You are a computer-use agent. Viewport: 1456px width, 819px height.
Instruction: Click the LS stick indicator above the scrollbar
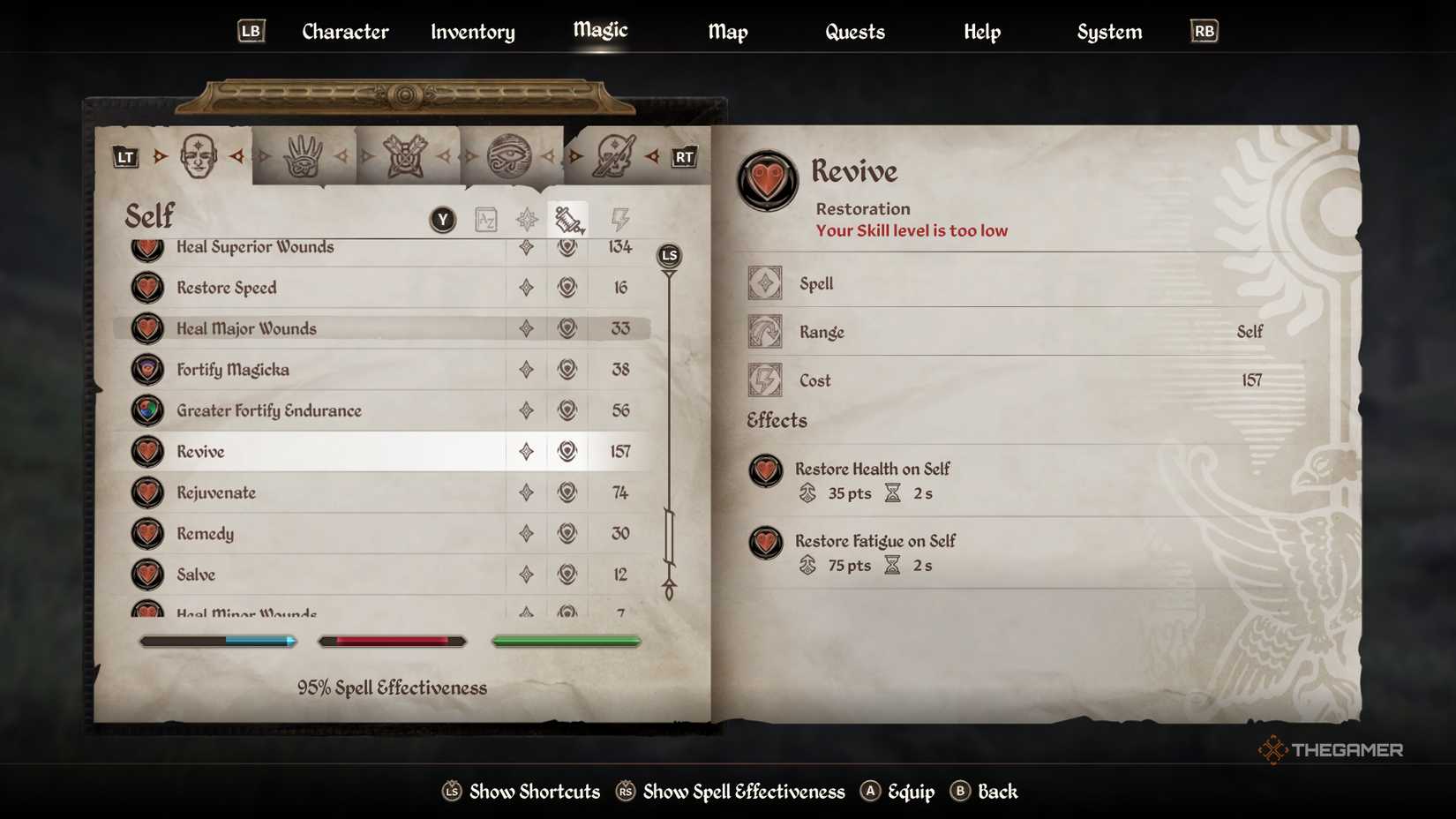(668, 256)
